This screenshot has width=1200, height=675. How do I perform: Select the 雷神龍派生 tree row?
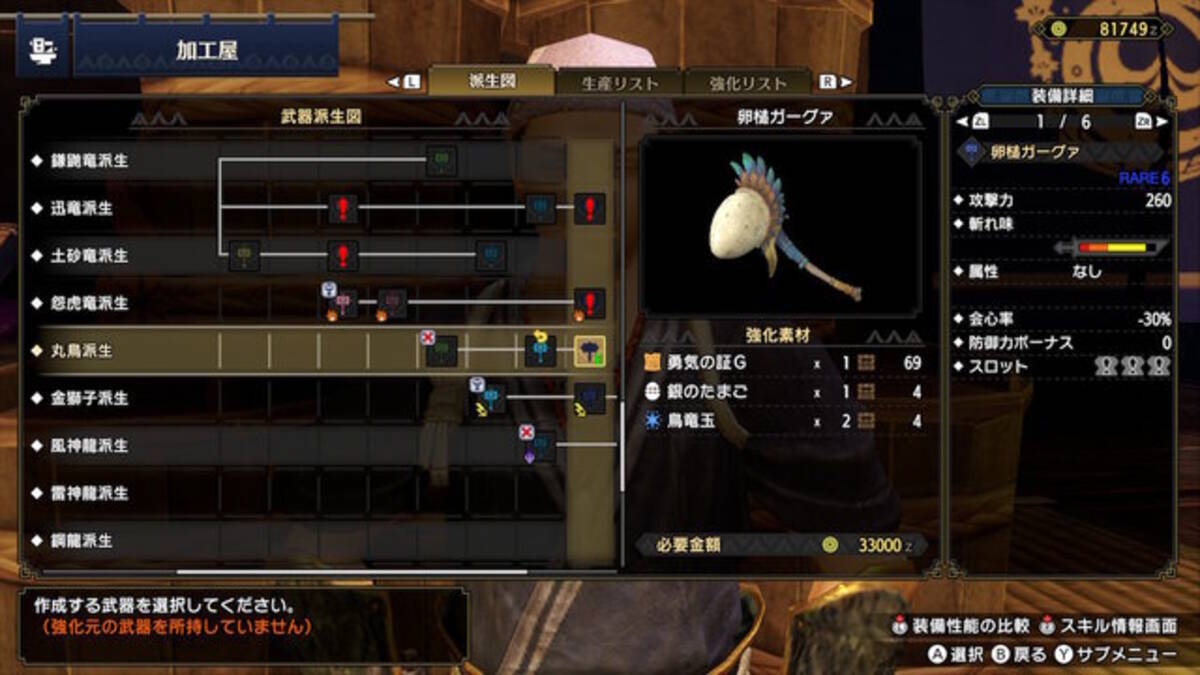pos(90,493)
